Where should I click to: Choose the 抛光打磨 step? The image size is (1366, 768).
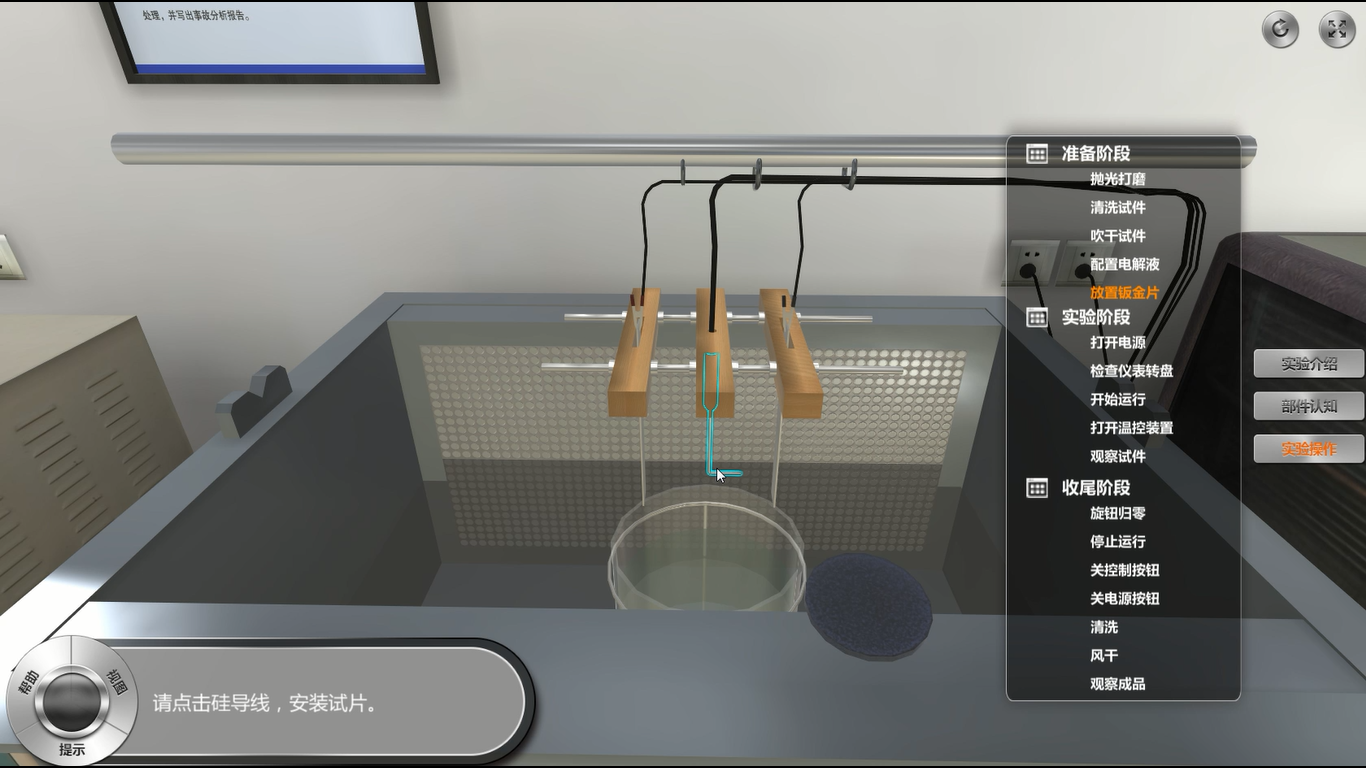point(1118,179)
